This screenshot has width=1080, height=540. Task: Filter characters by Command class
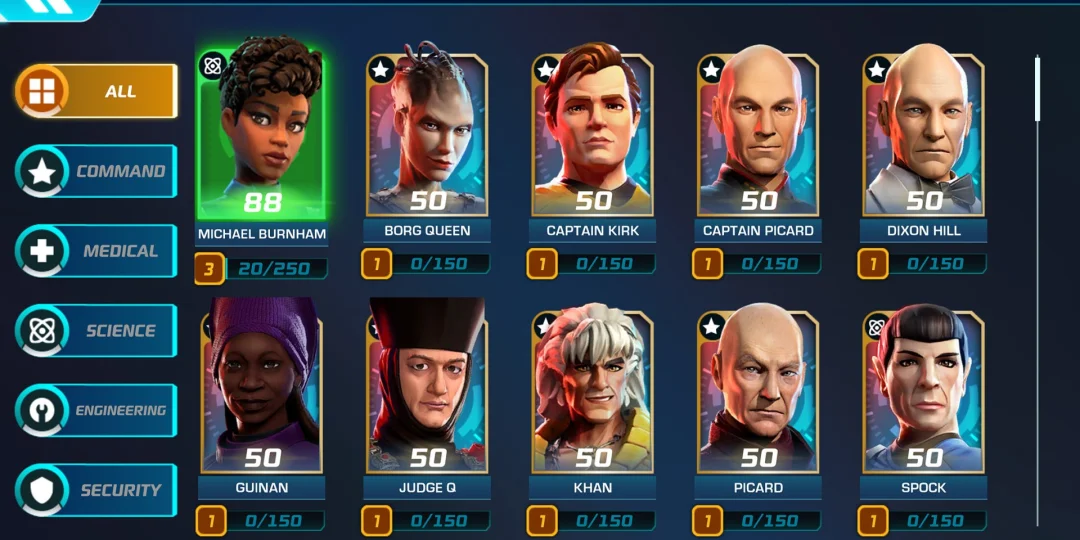pyautogui.click(x=96, y=171)
